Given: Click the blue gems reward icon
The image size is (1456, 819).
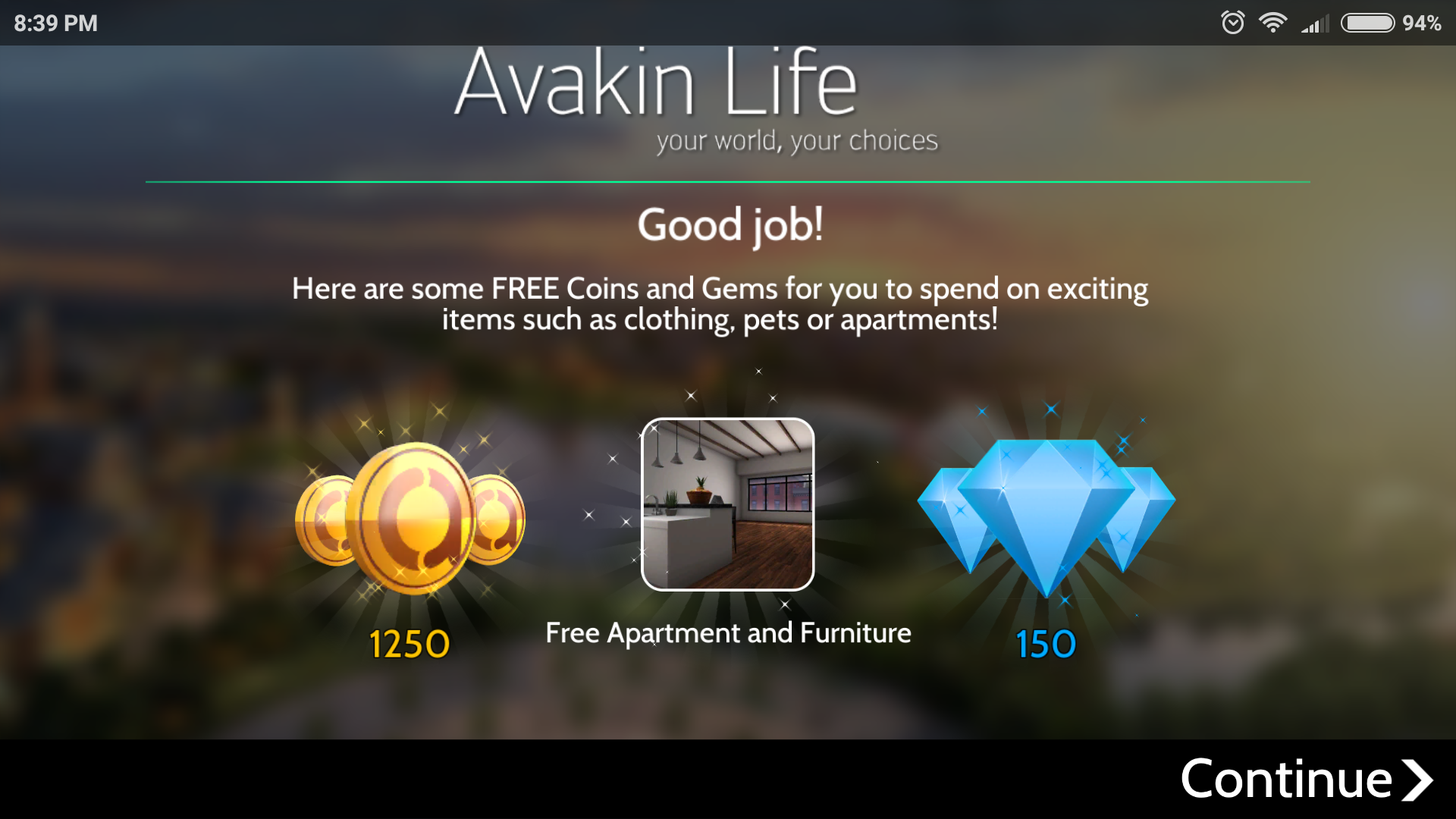Looking at the screenshot, I should [x=1046, y=516].
